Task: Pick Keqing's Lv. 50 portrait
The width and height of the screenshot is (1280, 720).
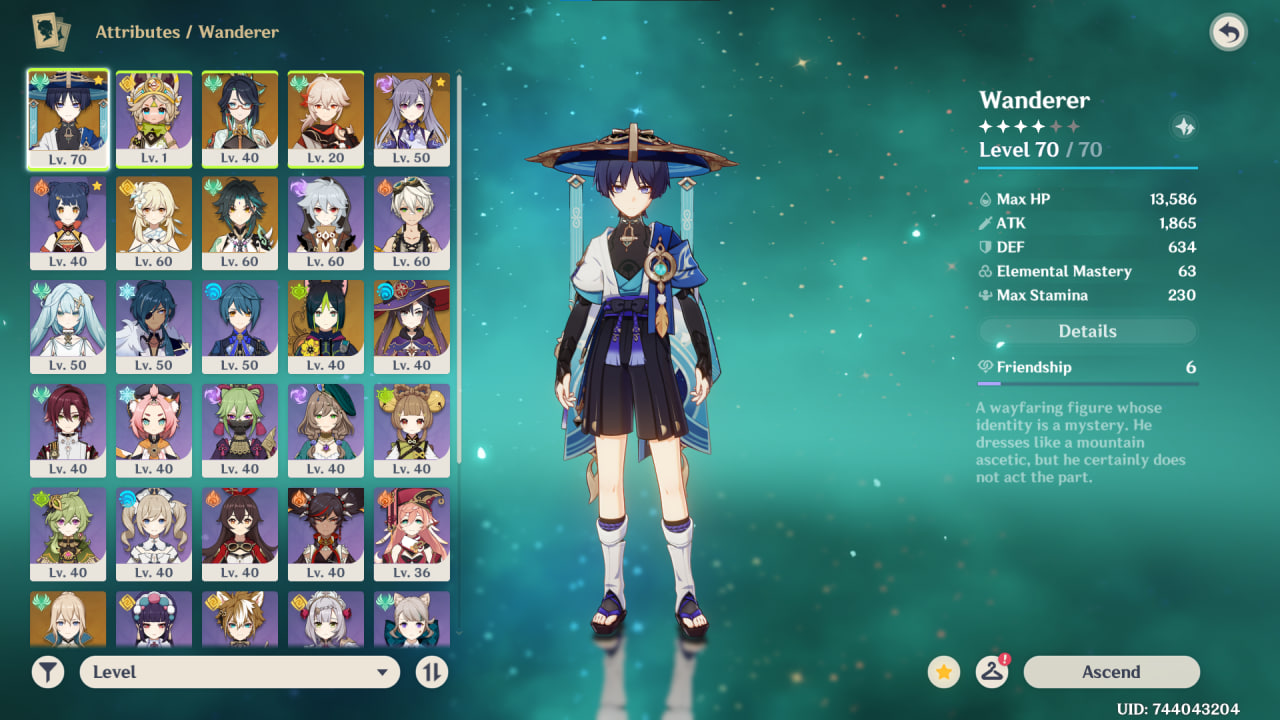Action: [412, 118]
